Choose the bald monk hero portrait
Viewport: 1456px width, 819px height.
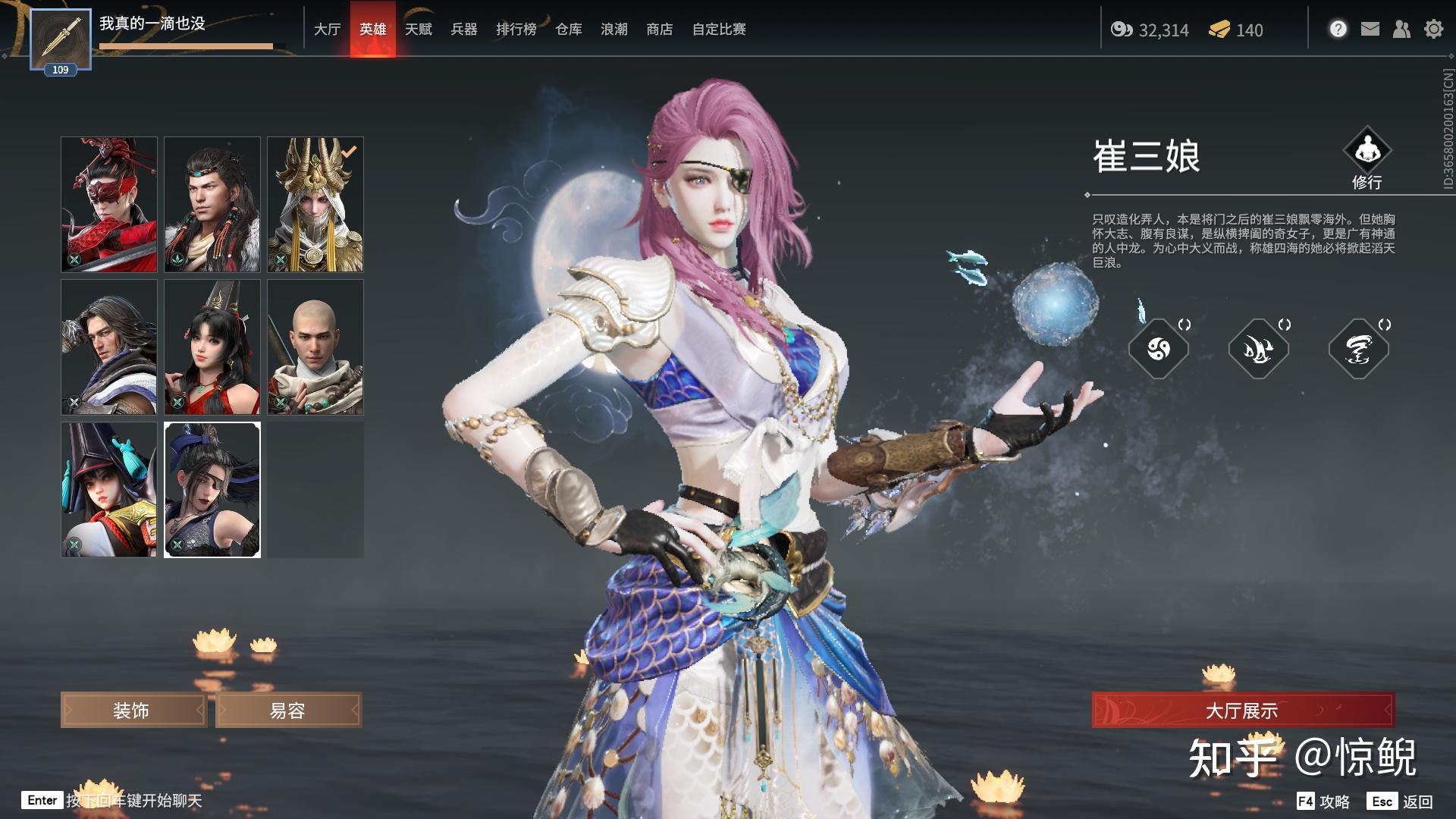click(x=315, y=347)
